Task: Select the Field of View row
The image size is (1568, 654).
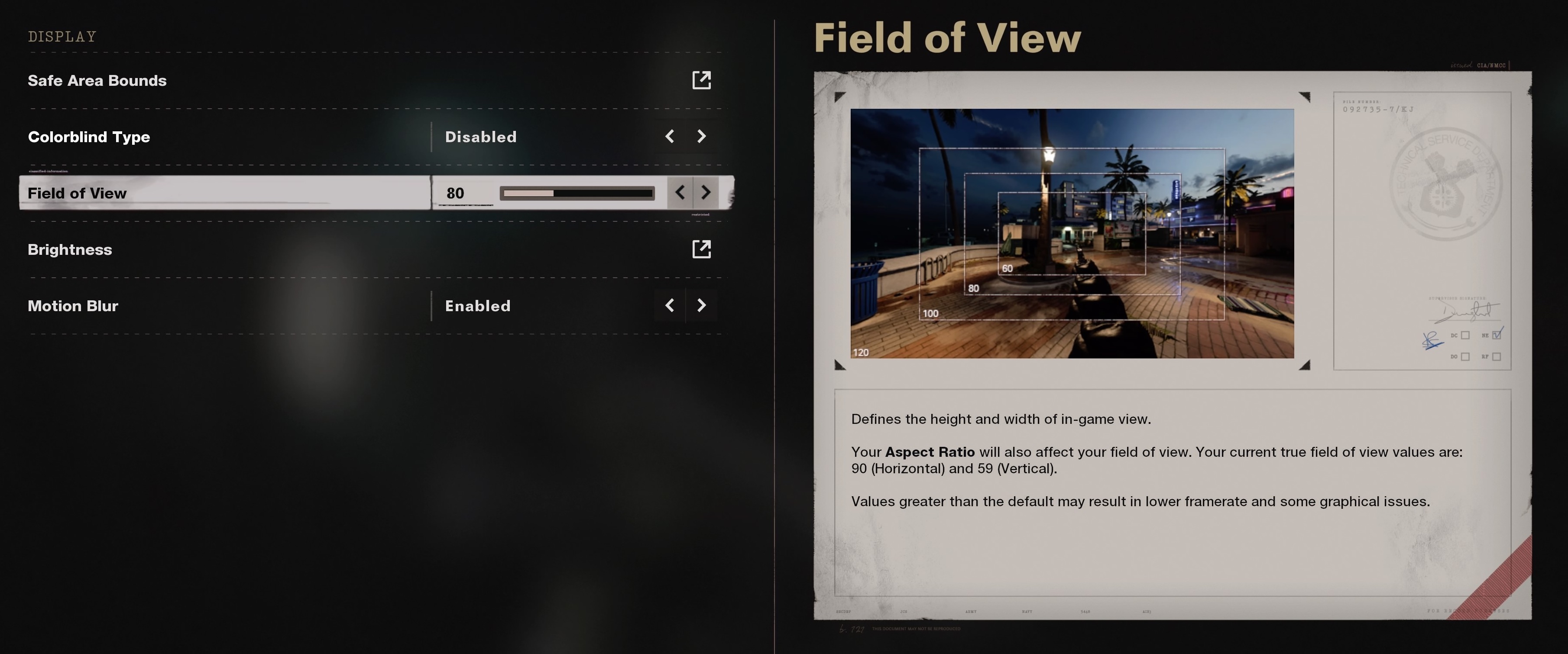Action: 77,193
